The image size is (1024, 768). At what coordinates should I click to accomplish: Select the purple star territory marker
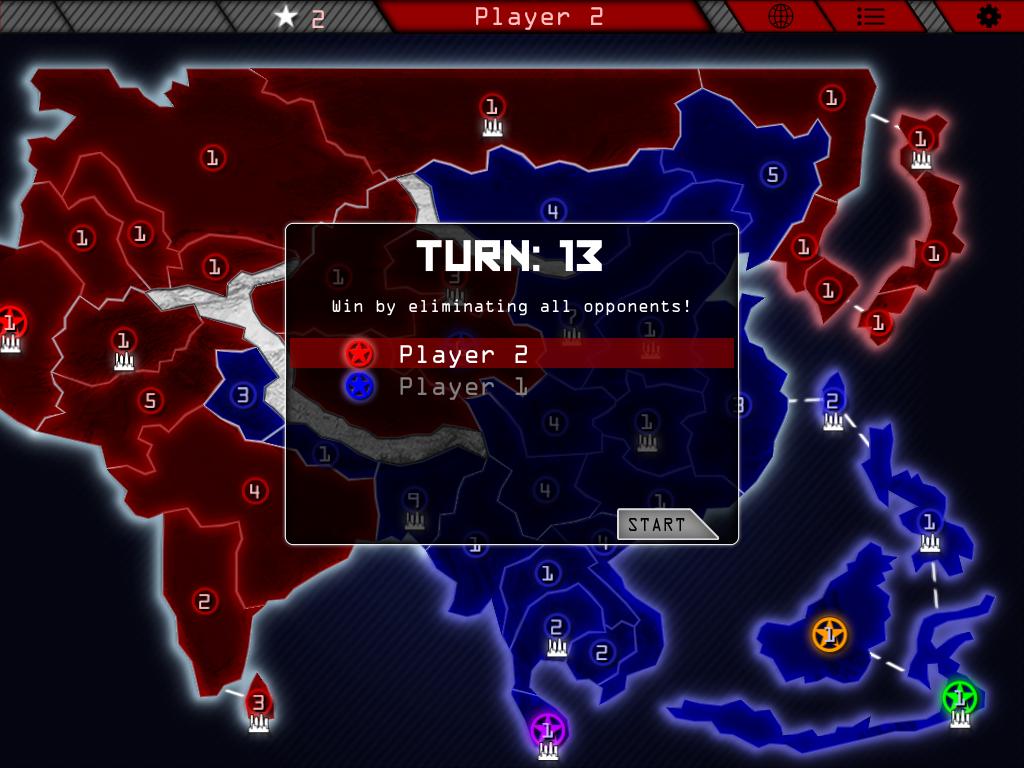coord(547,729)
